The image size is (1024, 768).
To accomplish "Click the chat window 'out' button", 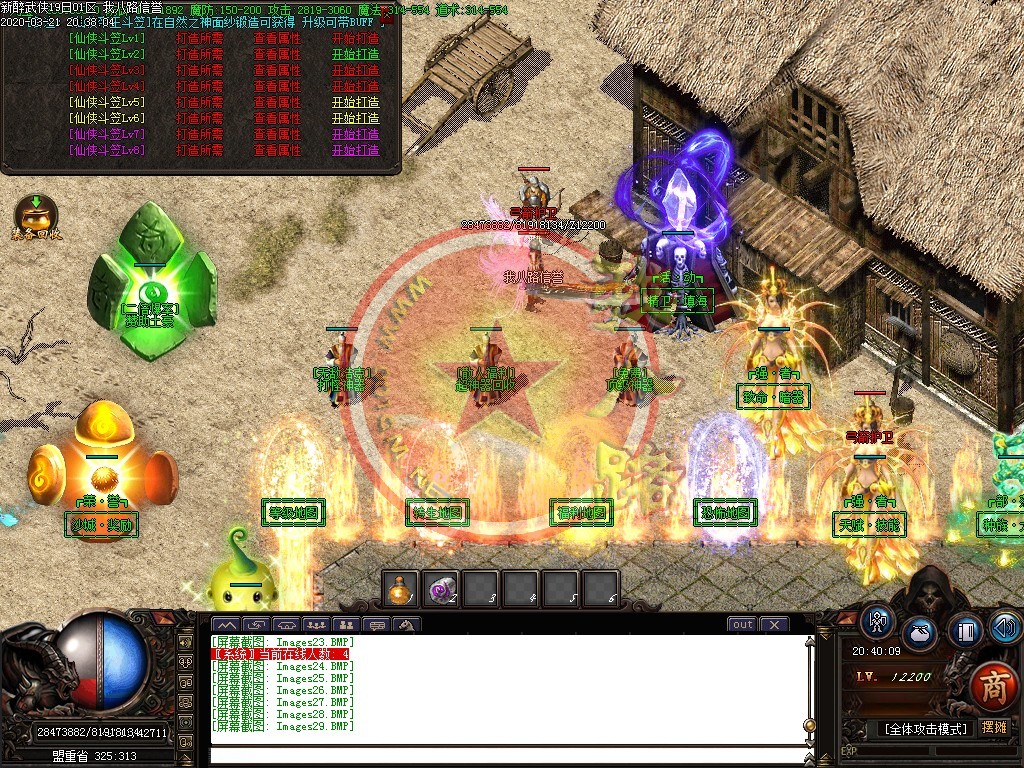I will coord(742,625).
